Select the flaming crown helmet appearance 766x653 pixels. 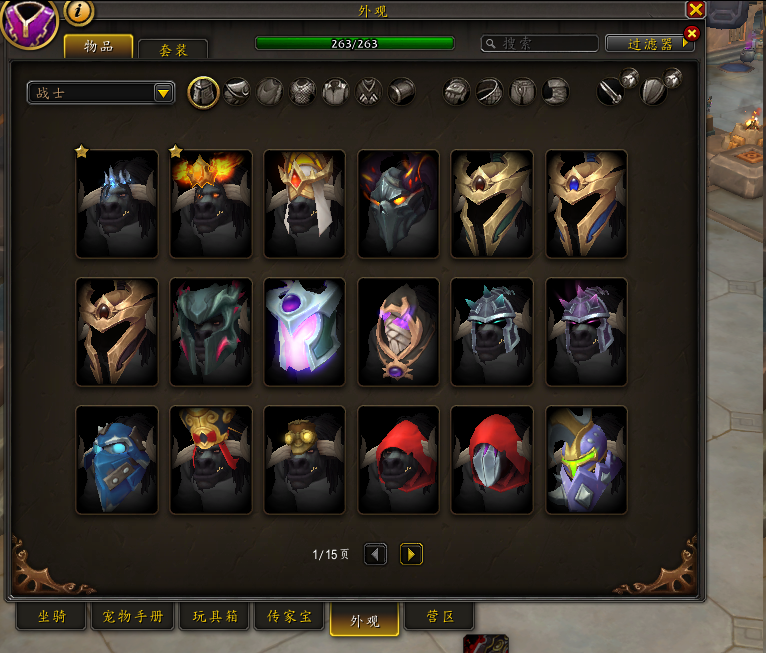pyautogui.click(x=211, y=204)
